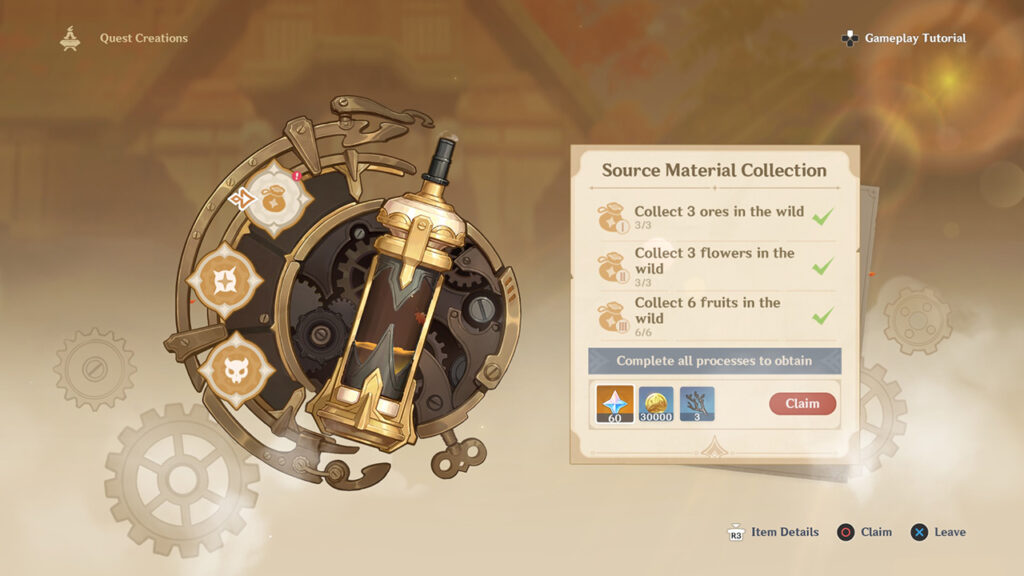The width and height of the screenshot is (1024, 576).
Task: Select the monster skull stage icon
Action: (236, 368)
